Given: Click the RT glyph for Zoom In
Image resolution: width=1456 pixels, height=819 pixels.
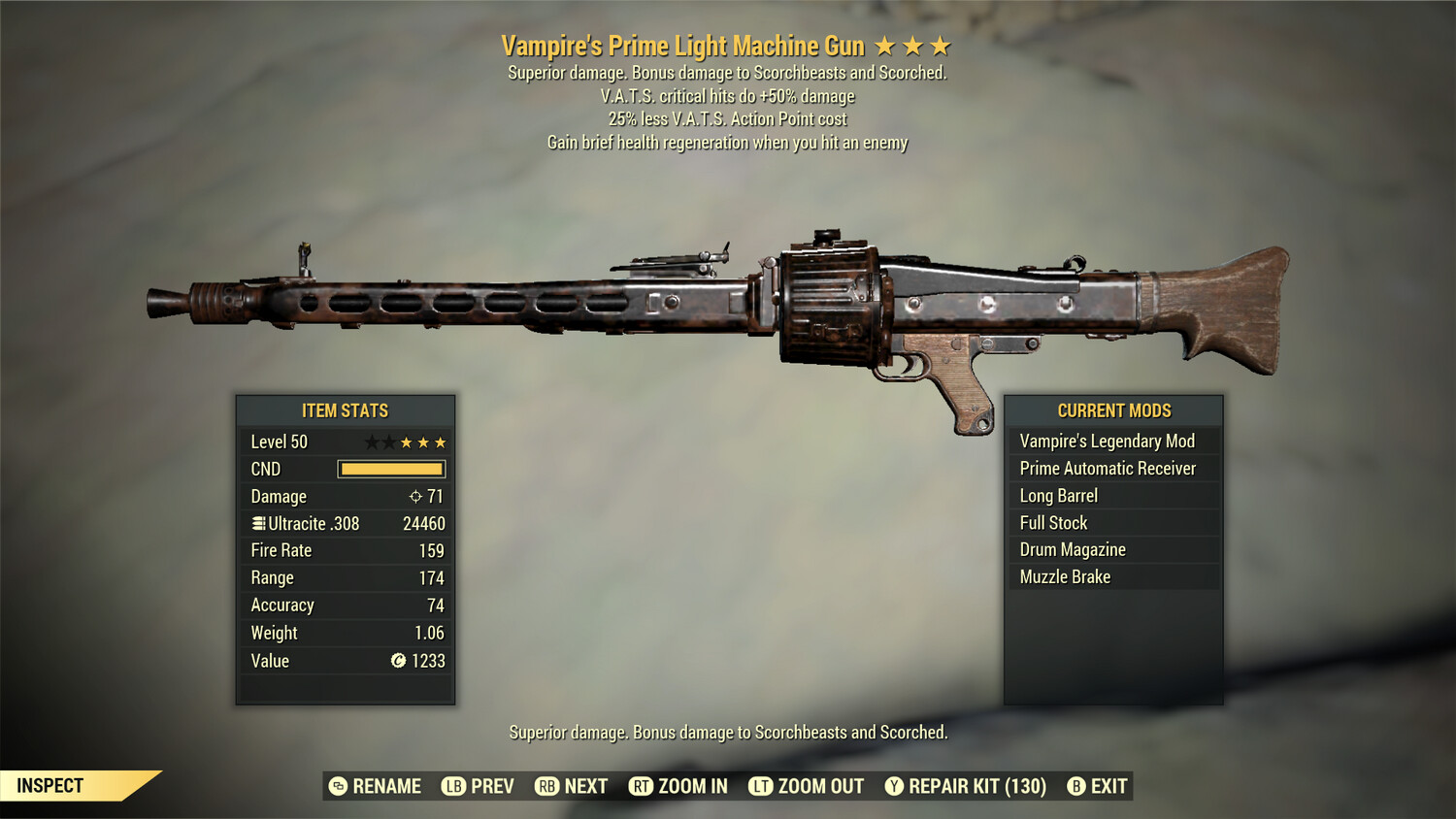Looking at the screenshot, I should click(643, 786).
